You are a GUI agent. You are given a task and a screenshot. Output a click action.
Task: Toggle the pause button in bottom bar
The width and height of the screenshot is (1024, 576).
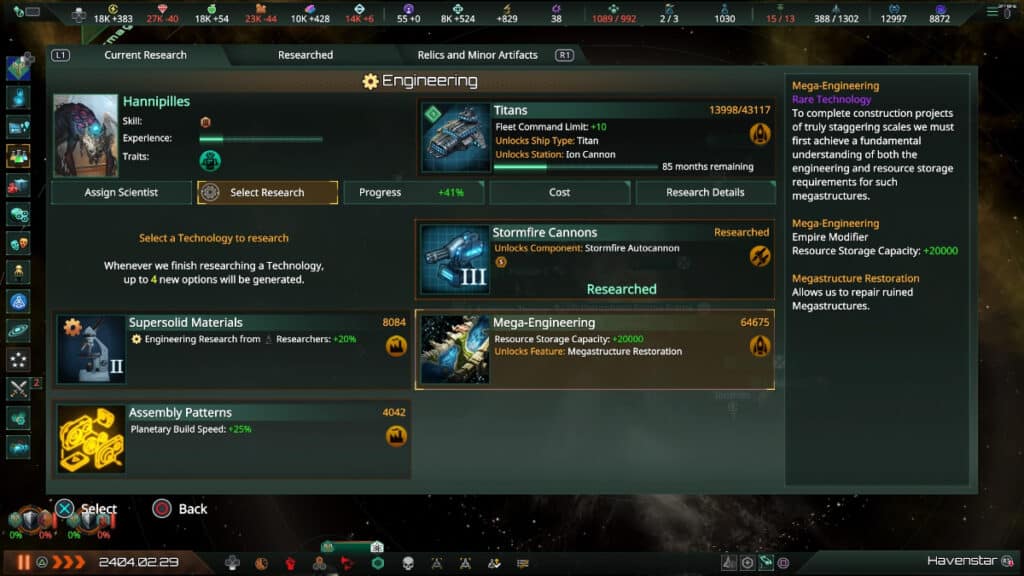(x=23, y=563)
